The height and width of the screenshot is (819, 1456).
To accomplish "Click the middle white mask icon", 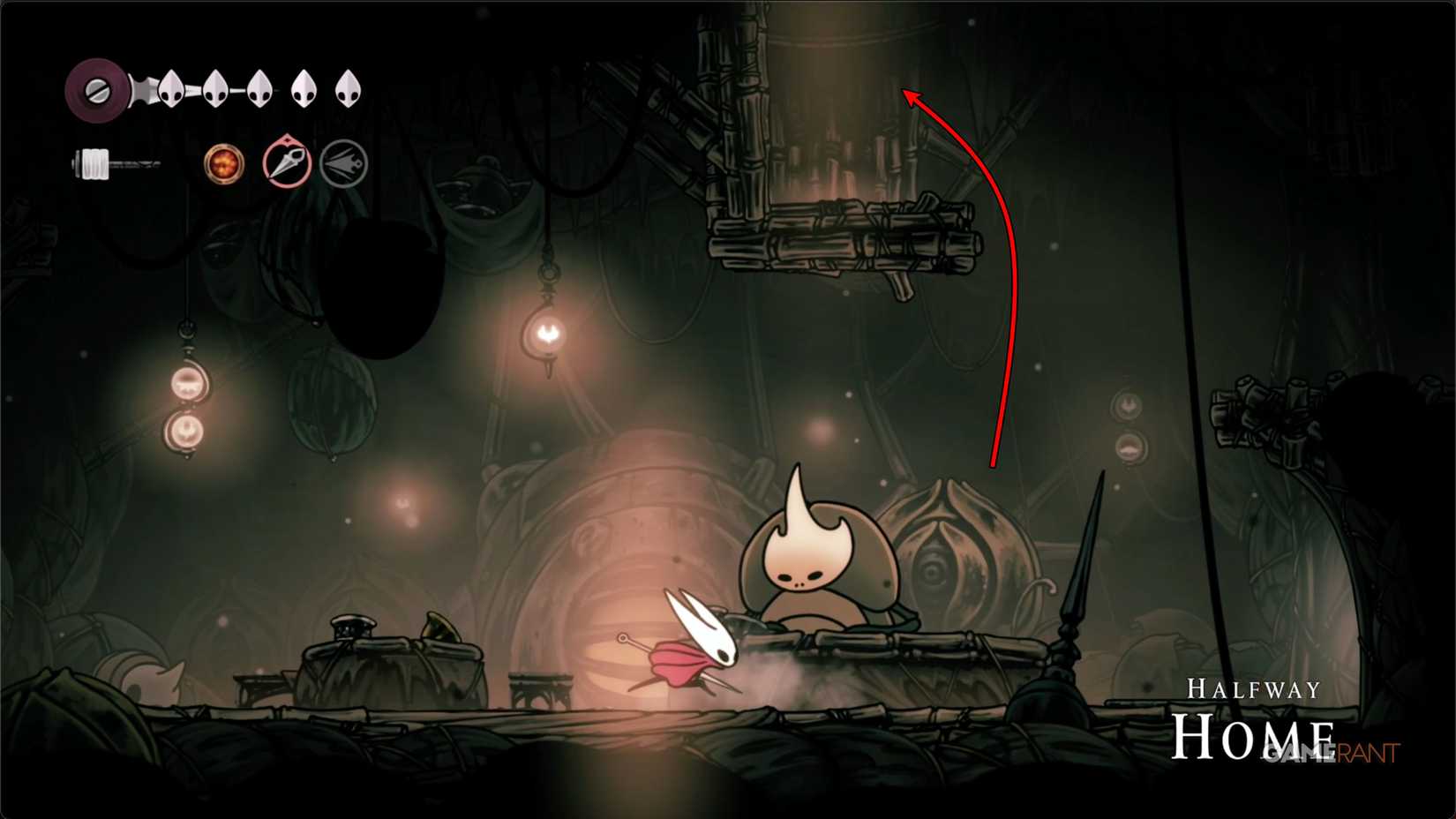I will (259, 88).
